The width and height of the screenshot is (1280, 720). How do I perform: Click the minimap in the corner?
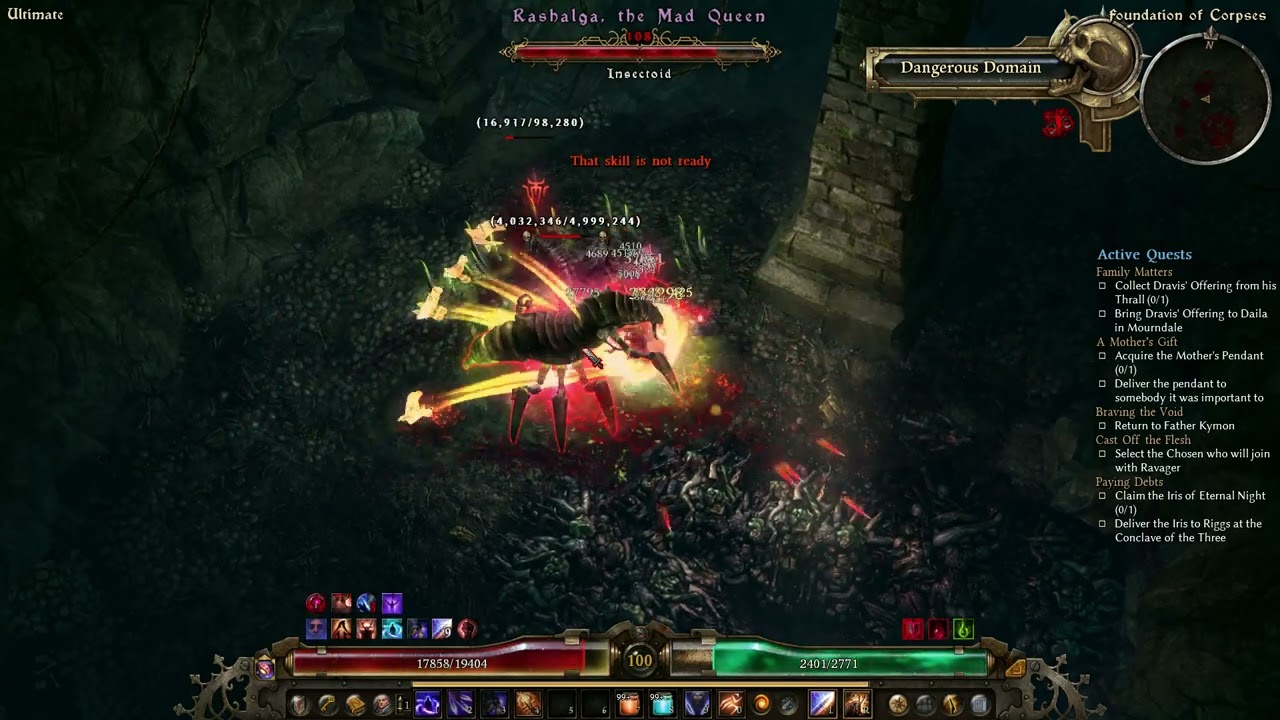pos(1206,98)
